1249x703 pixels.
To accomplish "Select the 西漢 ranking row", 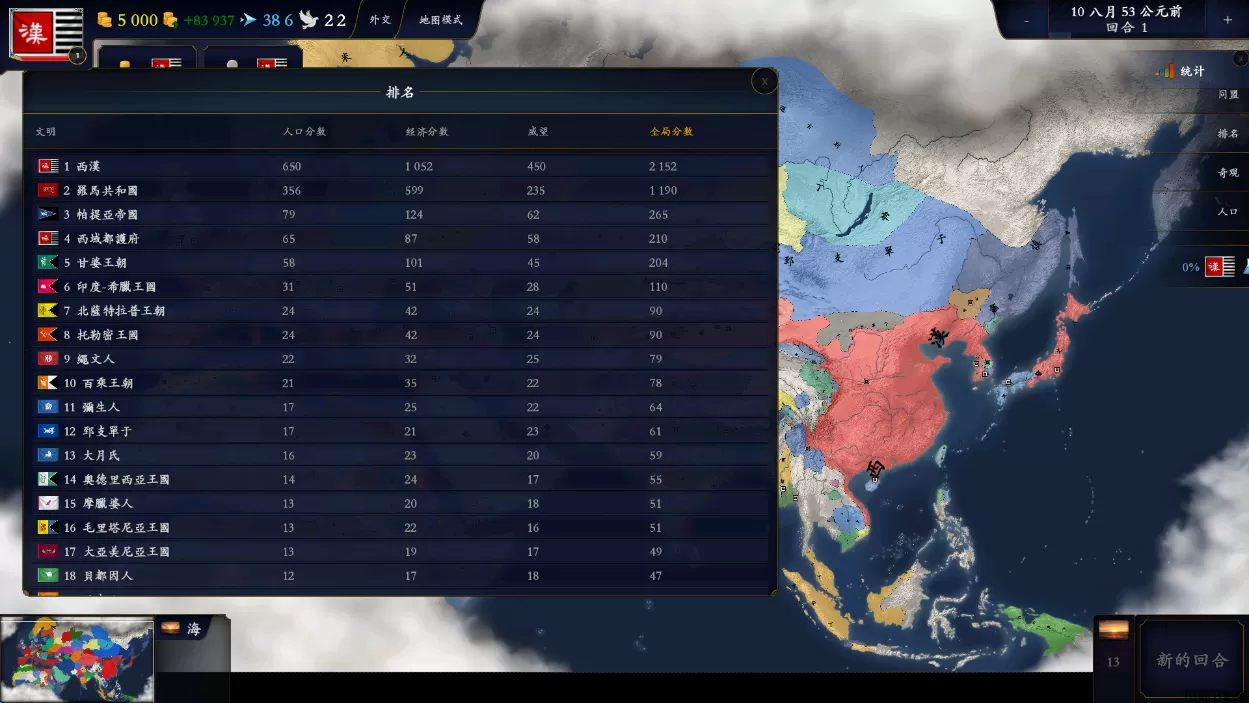I will tap(400, 166).
